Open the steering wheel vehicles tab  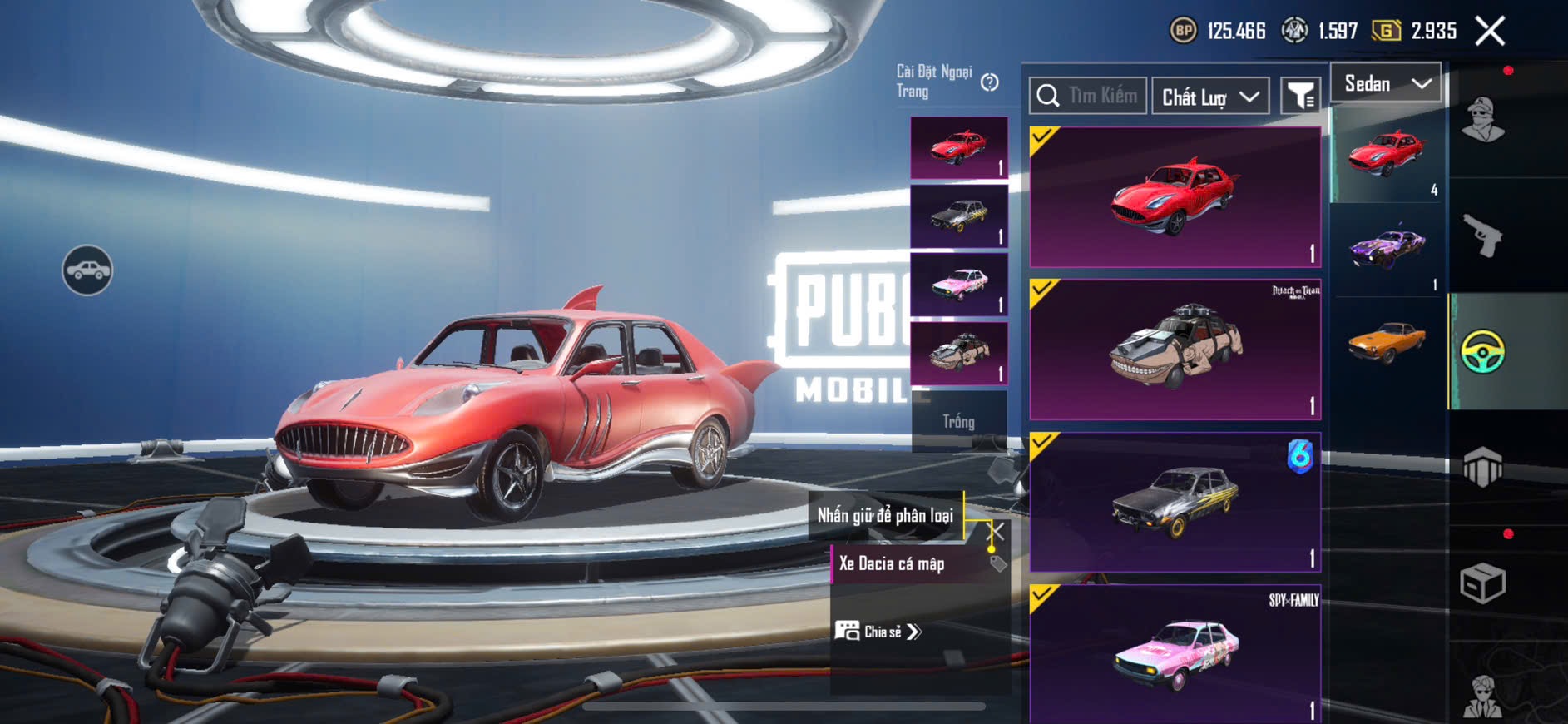click(x=1483, y=351)
